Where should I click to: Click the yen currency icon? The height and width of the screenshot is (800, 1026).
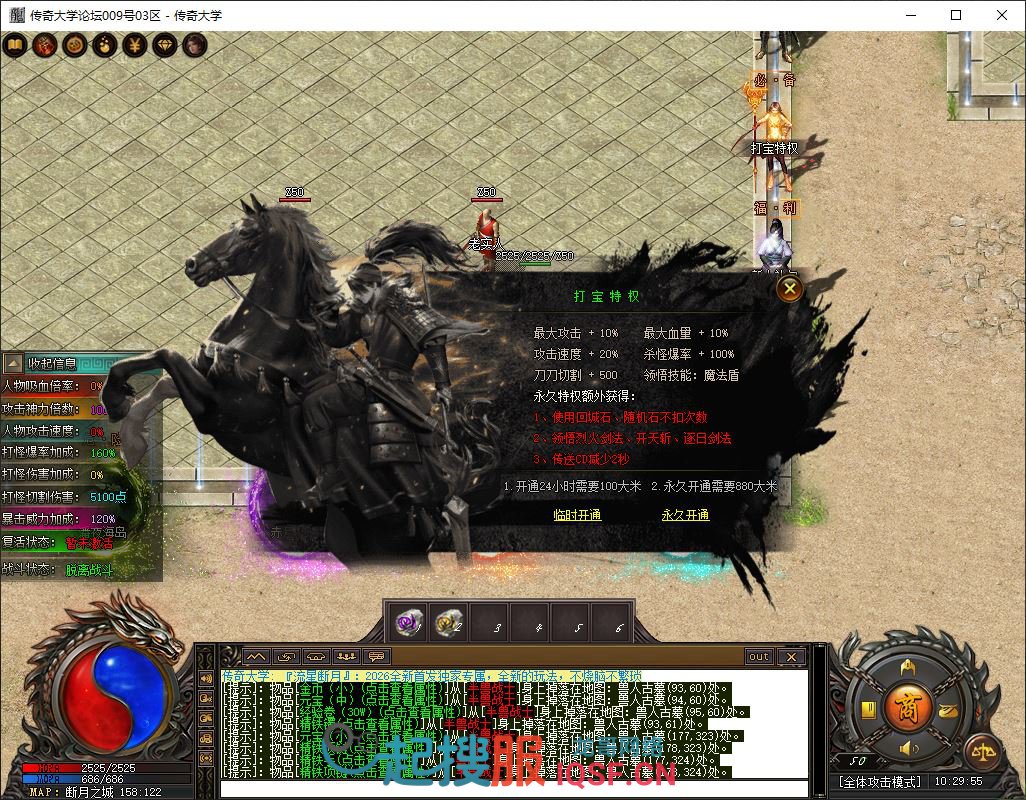pos(134,45)
